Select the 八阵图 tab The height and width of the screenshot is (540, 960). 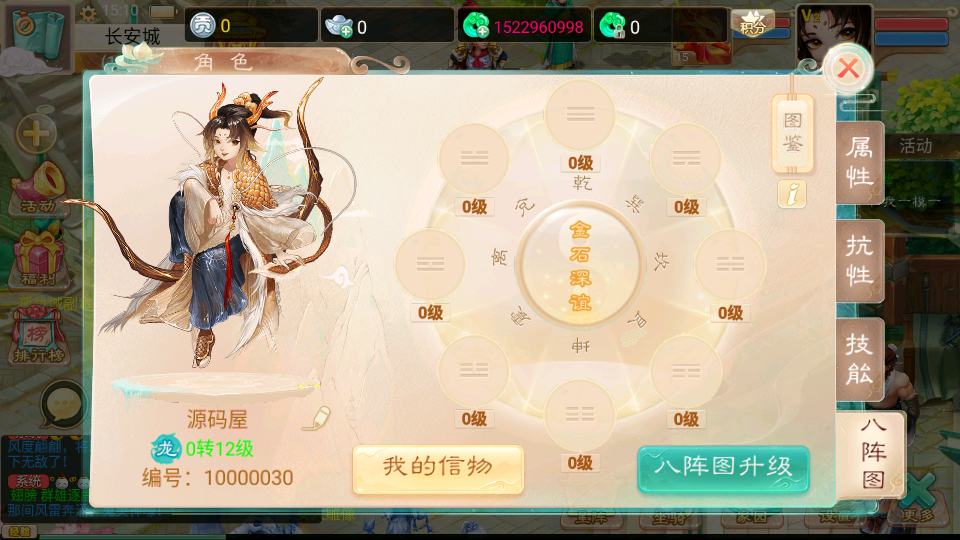872,453
